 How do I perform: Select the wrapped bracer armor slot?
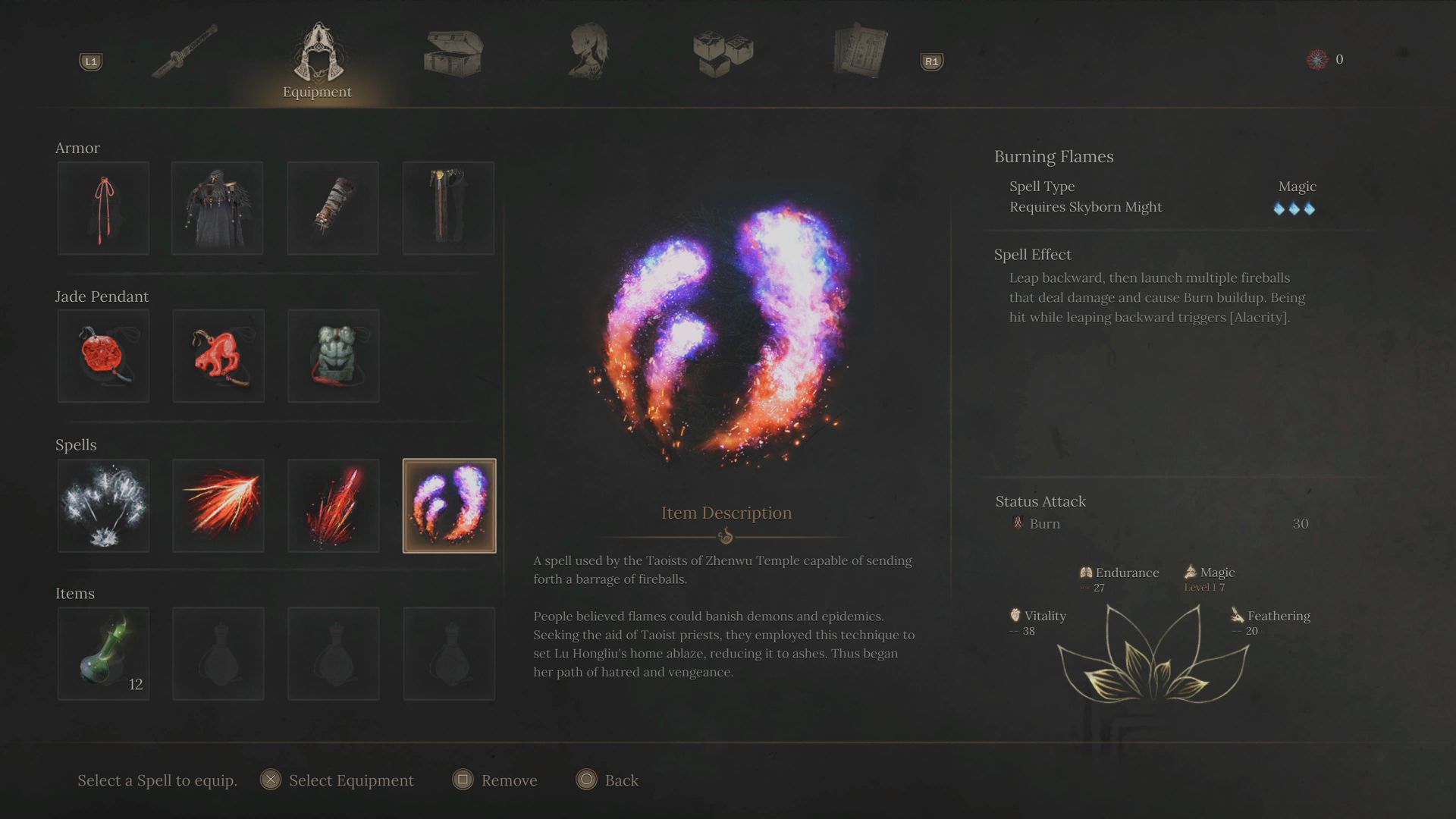(333, 208)
